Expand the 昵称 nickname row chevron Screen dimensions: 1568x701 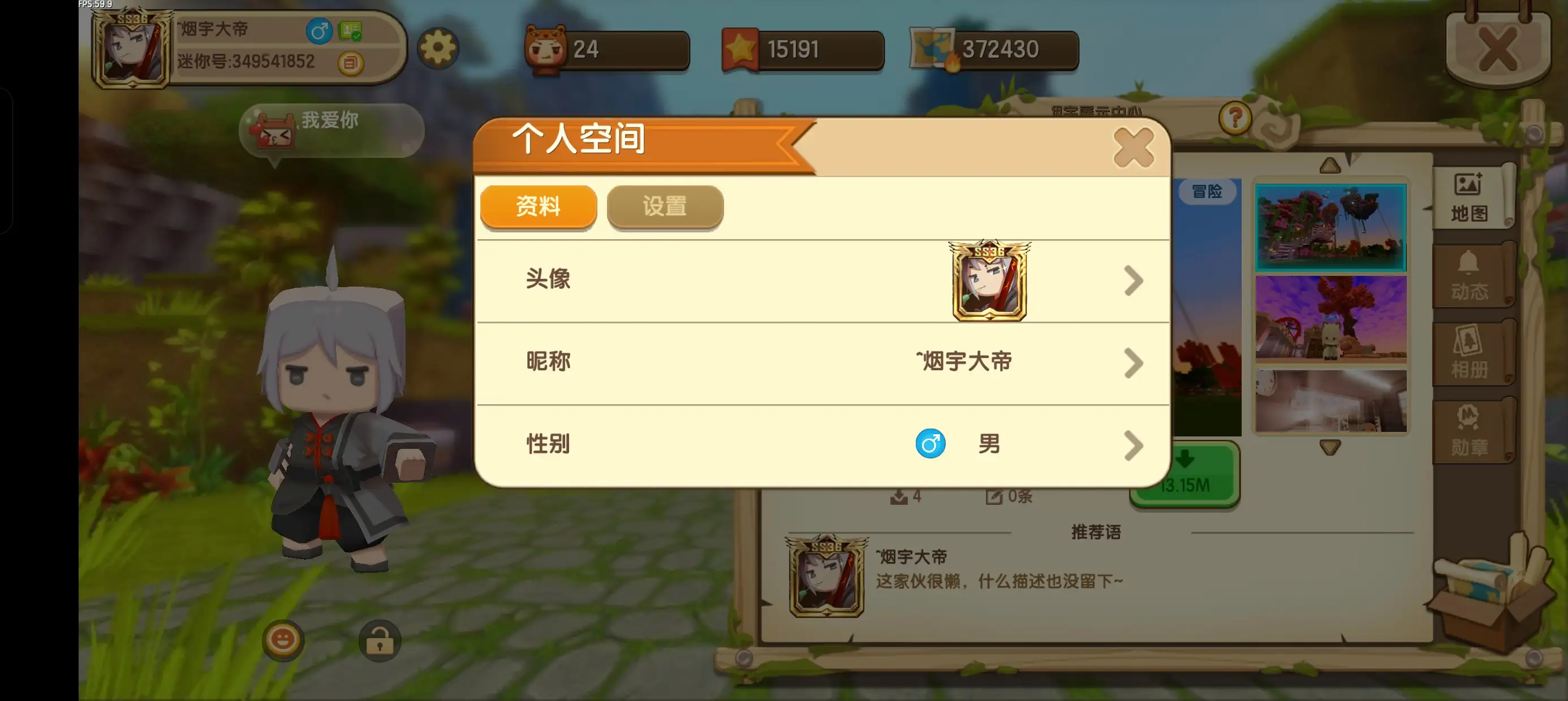[x=1134, y=362]
